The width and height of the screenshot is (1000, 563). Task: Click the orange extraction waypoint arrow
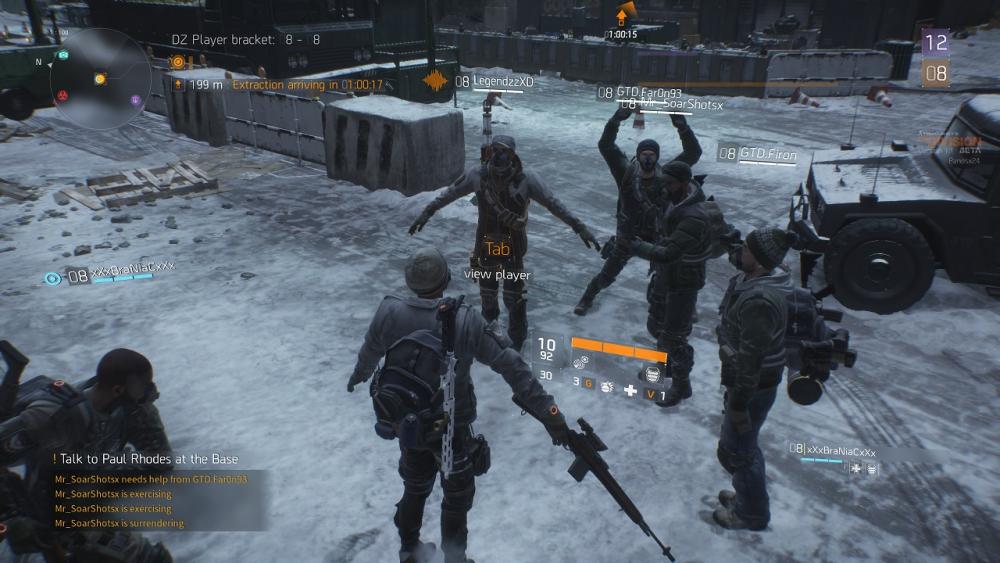point(623,15)
